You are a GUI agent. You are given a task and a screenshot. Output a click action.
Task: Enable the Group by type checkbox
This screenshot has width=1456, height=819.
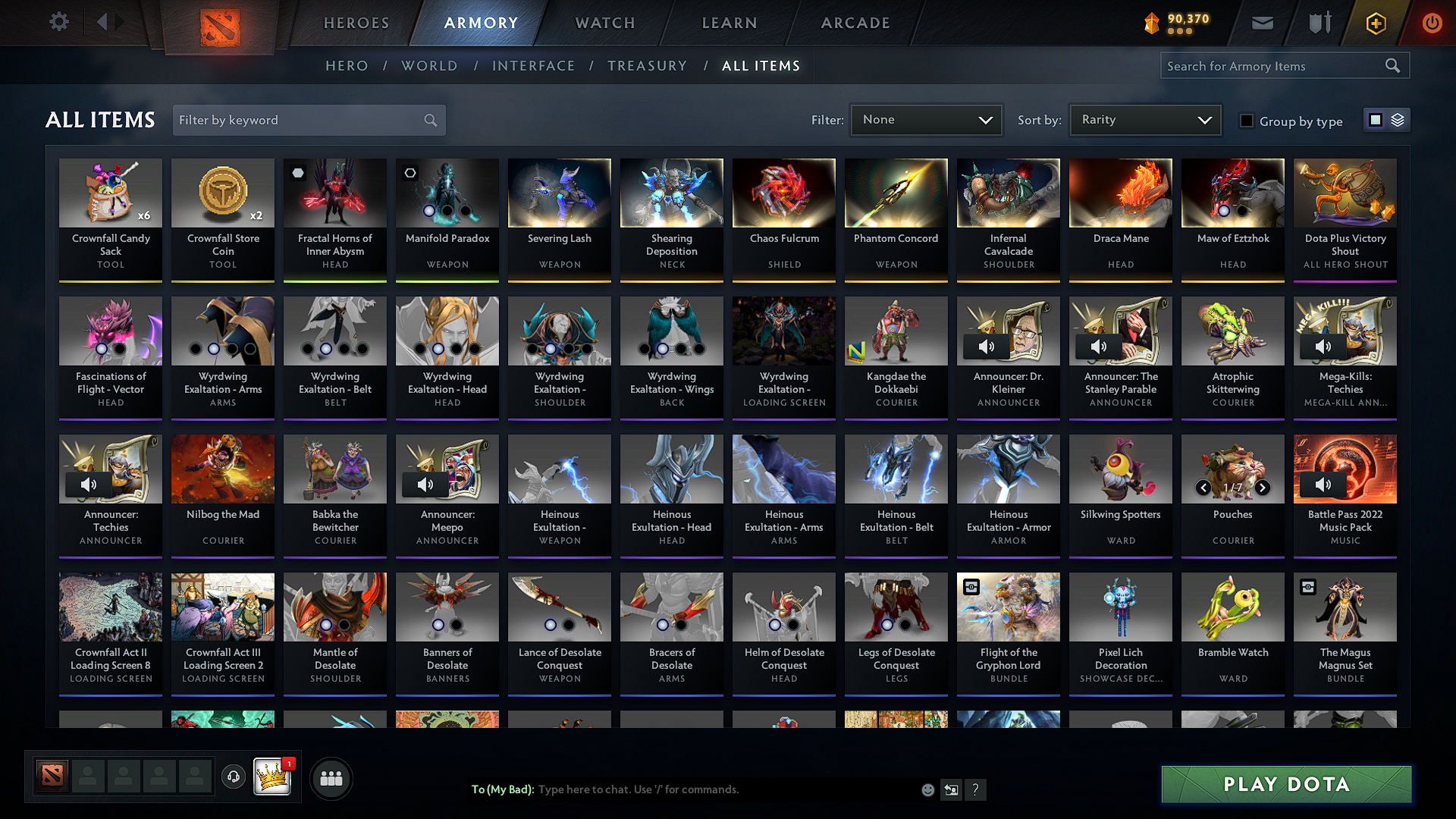[1246, 121]
